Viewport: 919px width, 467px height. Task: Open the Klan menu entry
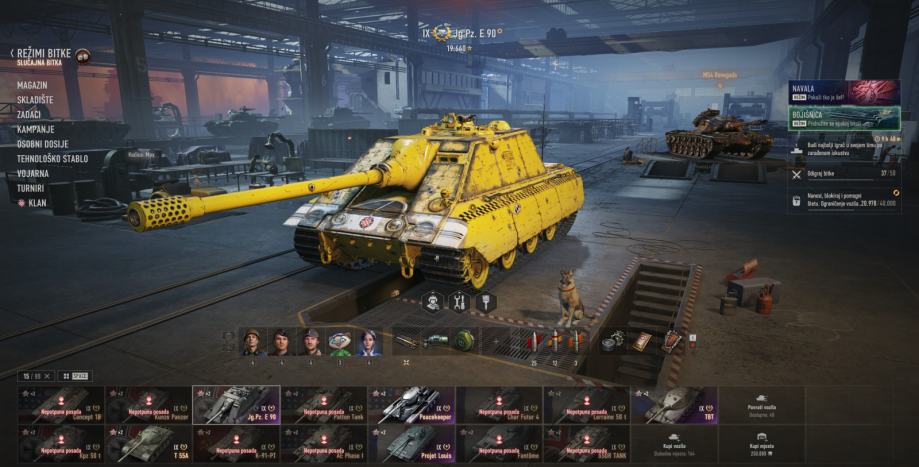tap(36, 202)
